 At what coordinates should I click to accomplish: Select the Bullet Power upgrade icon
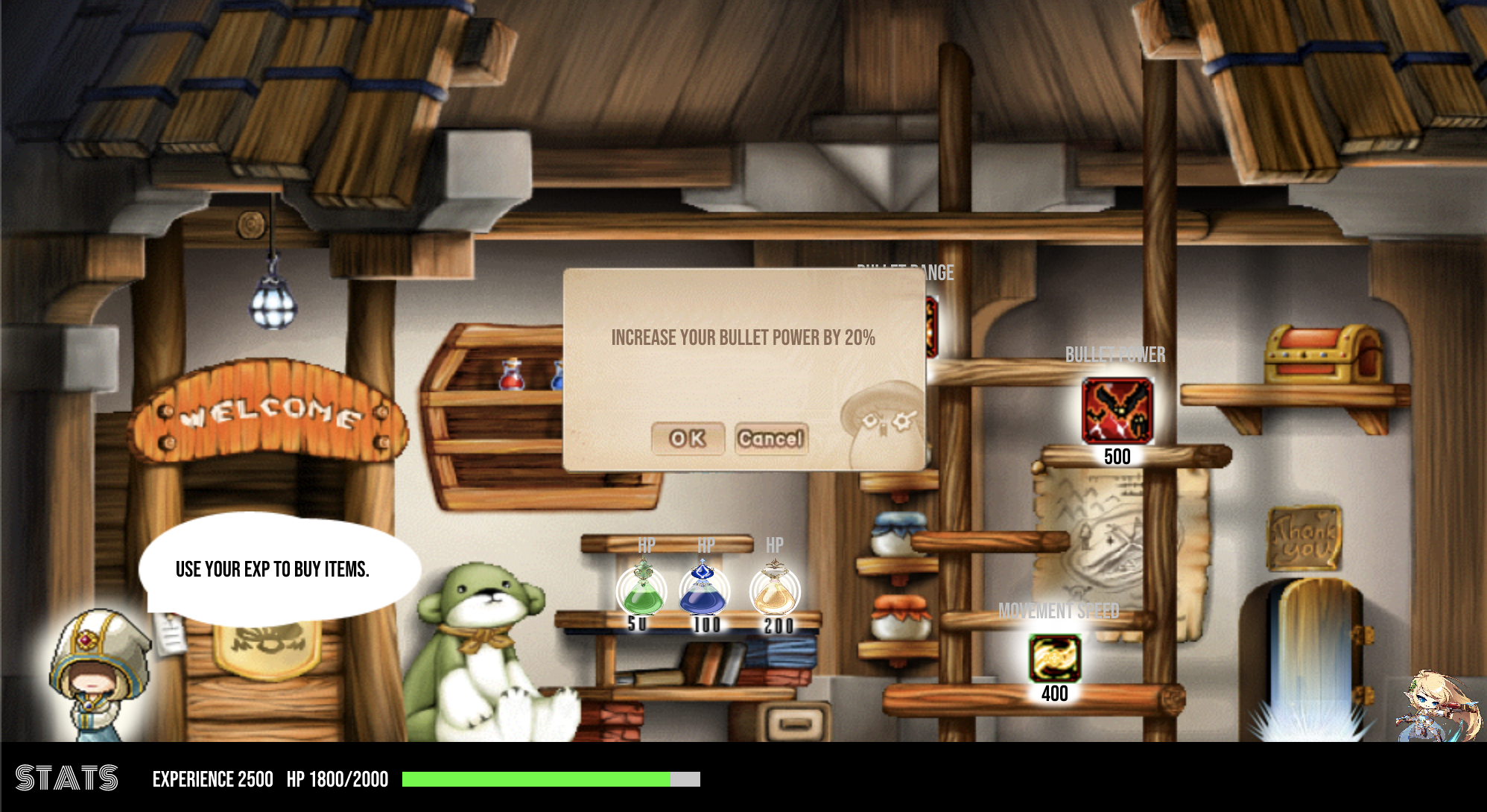coord(1117,410)
